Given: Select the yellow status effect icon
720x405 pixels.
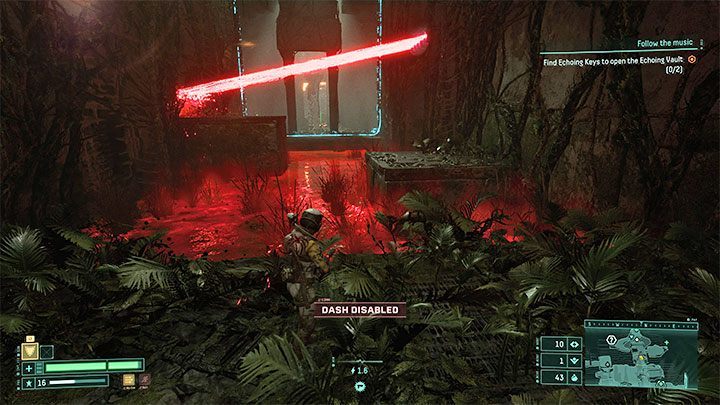Looking at the screenshot, I should coord(129,380).
